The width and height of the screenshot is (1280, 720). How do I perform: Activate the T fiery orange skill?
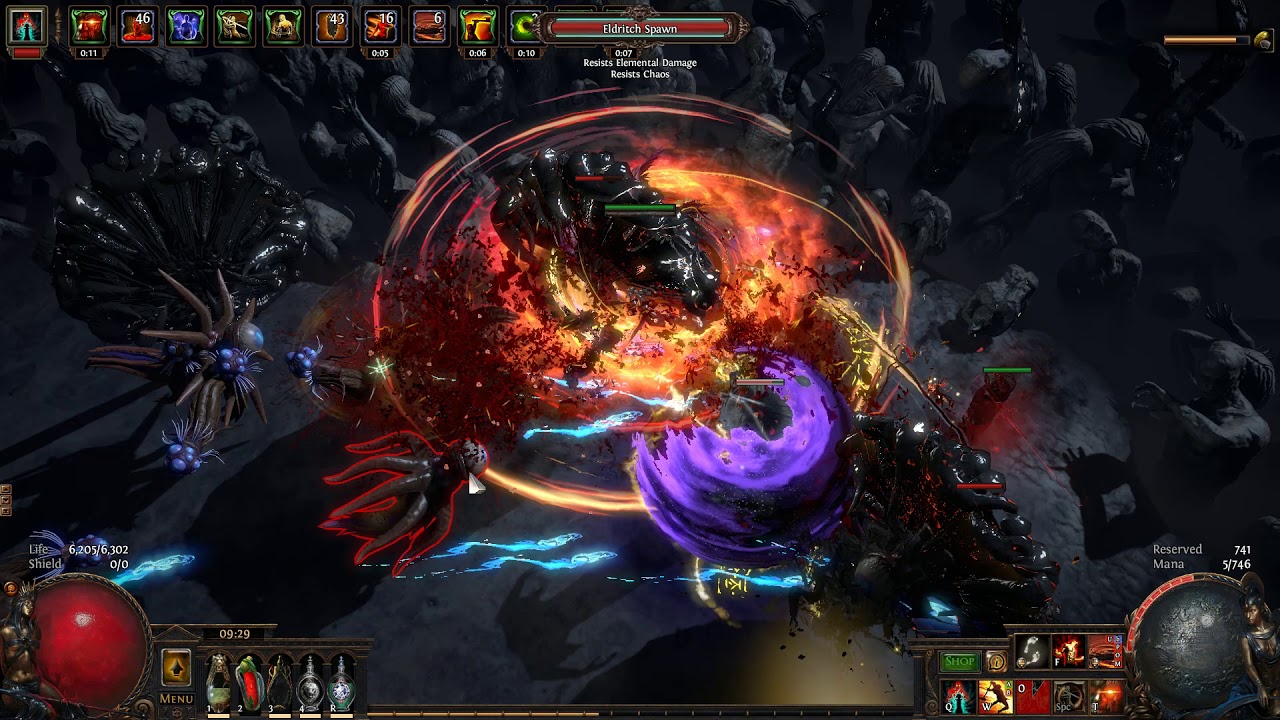coord(1106,696)
